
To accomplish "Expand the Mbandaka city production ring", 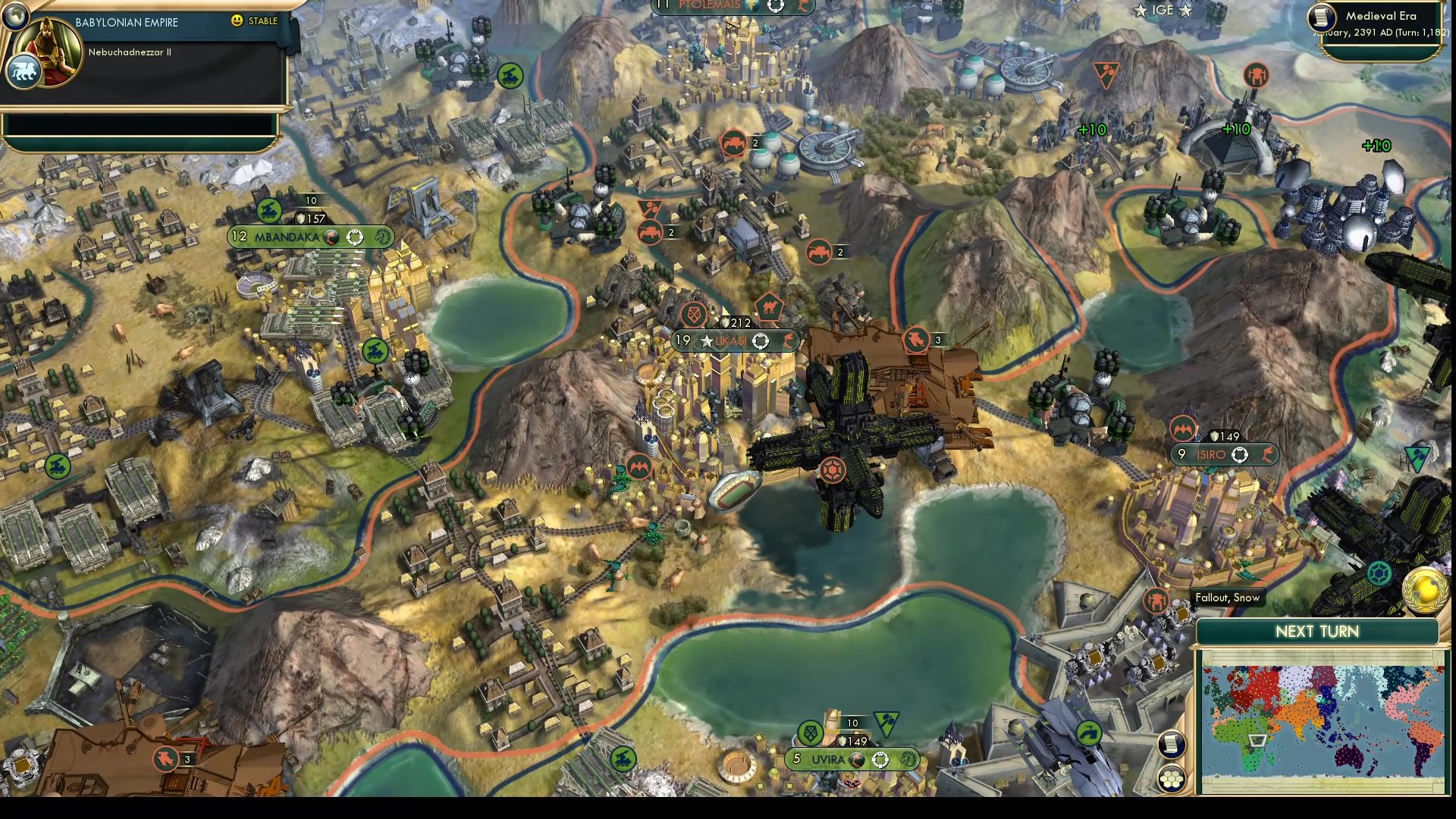I will pyautogui.click(x=353, y=237).
